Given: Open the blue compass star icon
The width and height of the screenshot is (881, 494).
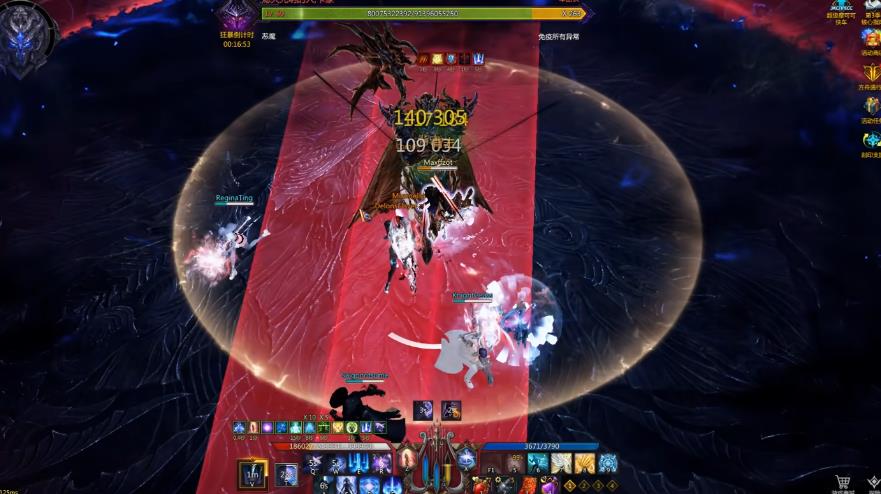Looking at the screenshot, I should tap(871, 140).
